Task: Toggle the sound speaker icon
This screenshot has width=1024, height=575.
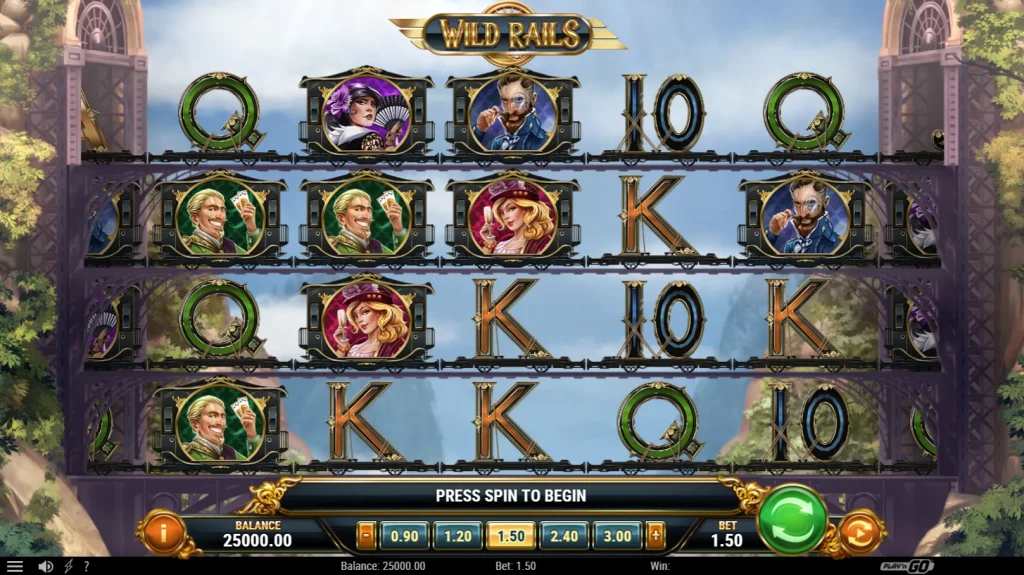Action: coord(45,566)
